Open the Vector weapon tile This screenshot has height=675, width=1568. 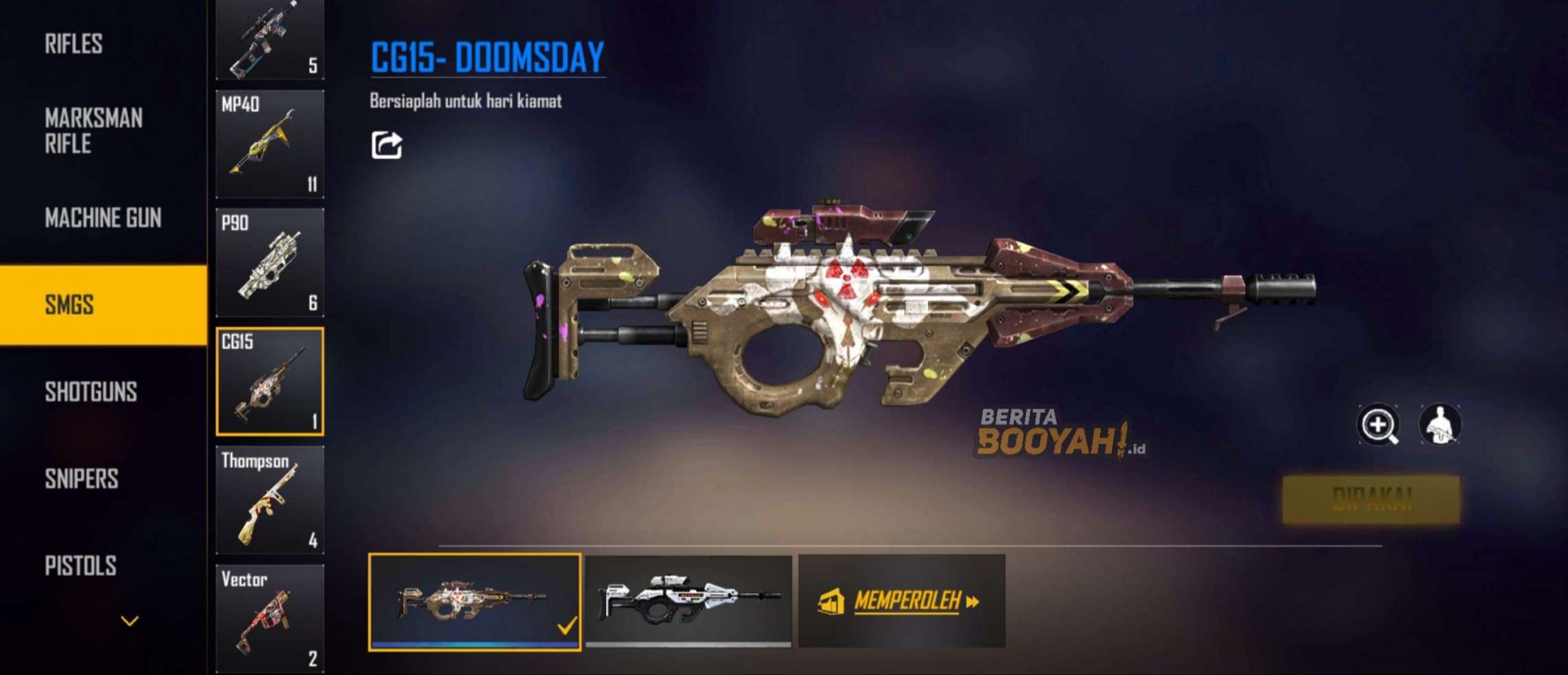point(269,619)
